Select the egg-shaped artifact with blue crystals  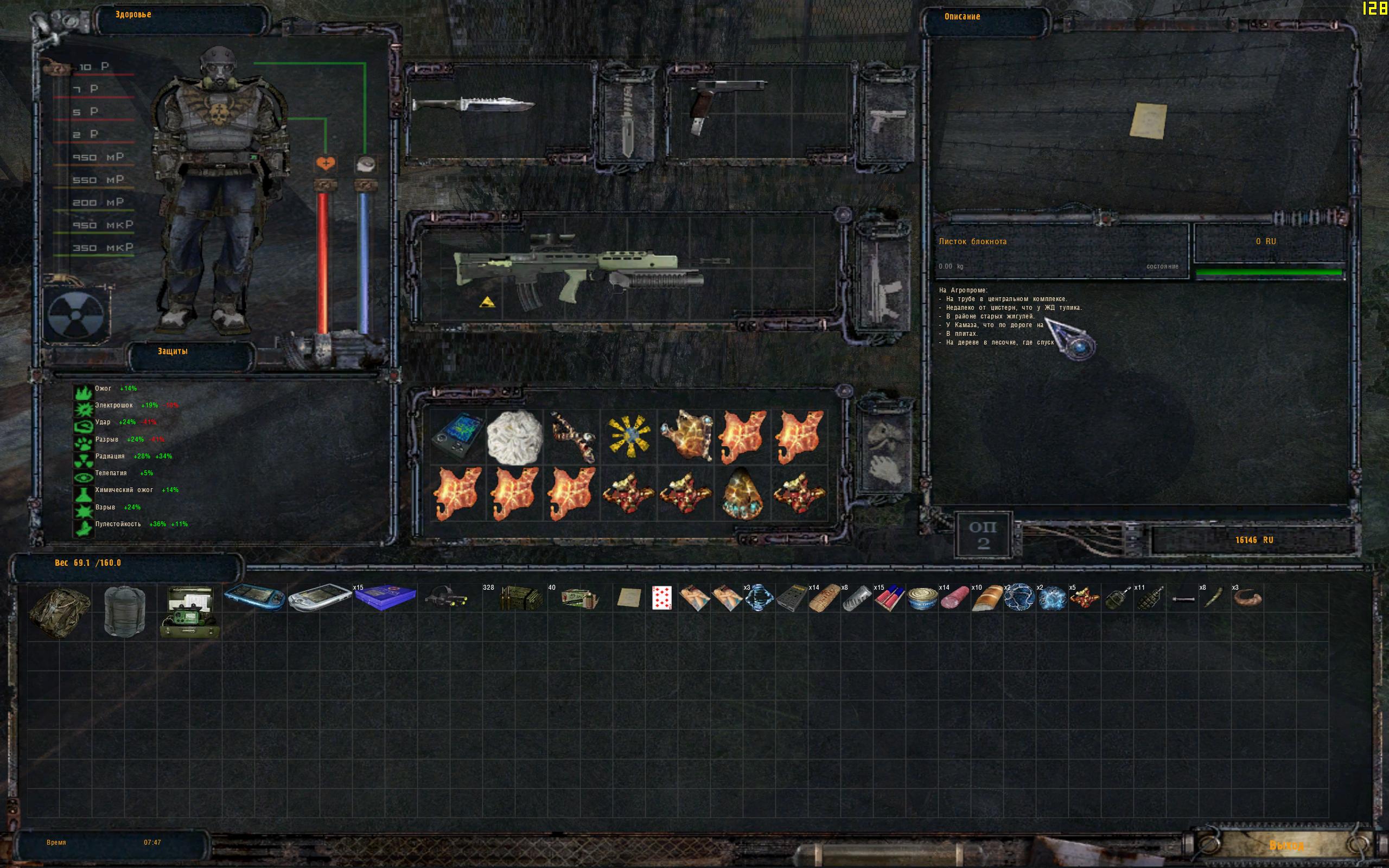(742, 493)
